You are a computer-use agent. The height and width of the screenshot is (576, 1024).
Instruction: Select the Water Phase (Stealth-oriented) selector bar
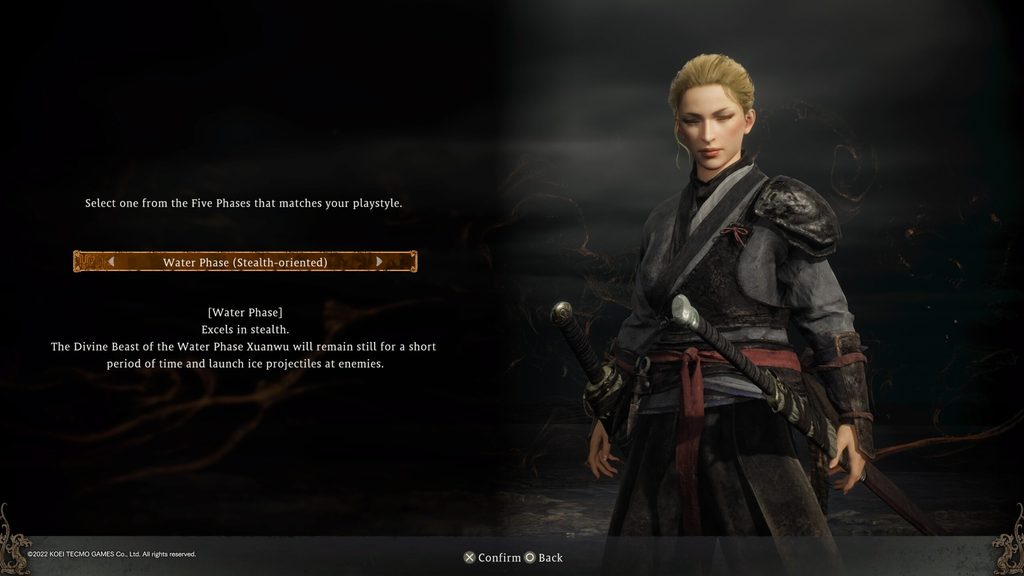coord(245,262)
